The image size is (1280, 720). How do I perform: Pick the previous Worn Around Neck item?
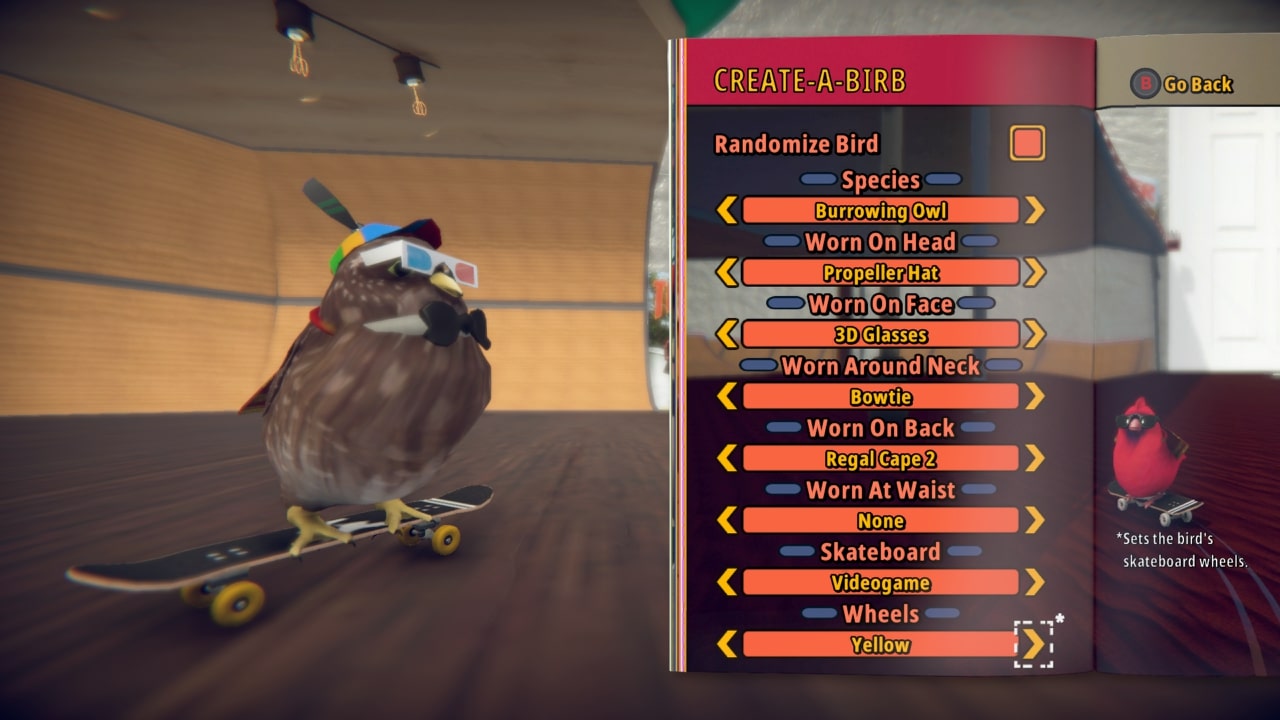[727, 396]
